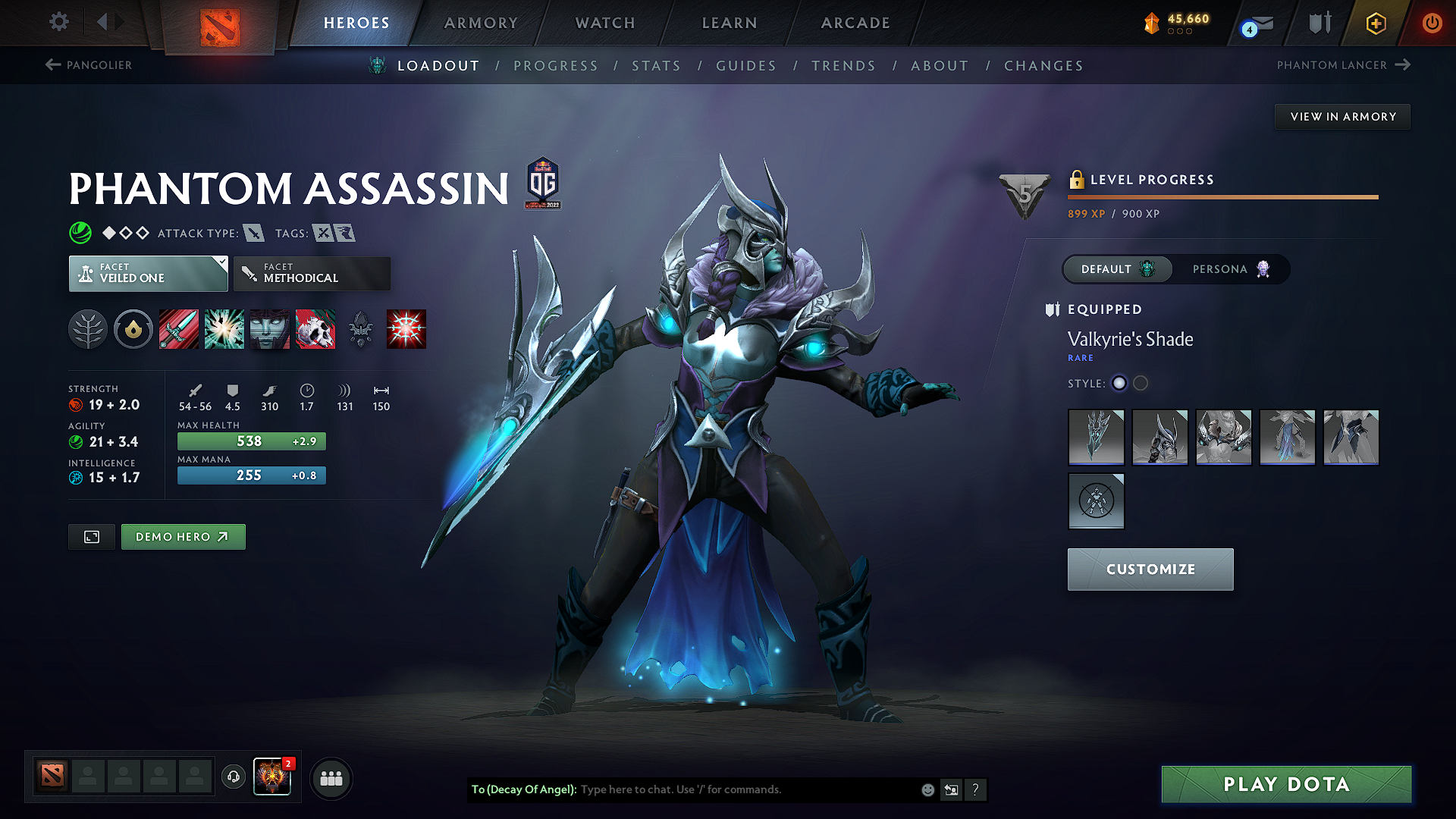This screenshot has height=819, width=1456.
Task: Open the Veiled One facet dropdown
Action: point(148,273)
